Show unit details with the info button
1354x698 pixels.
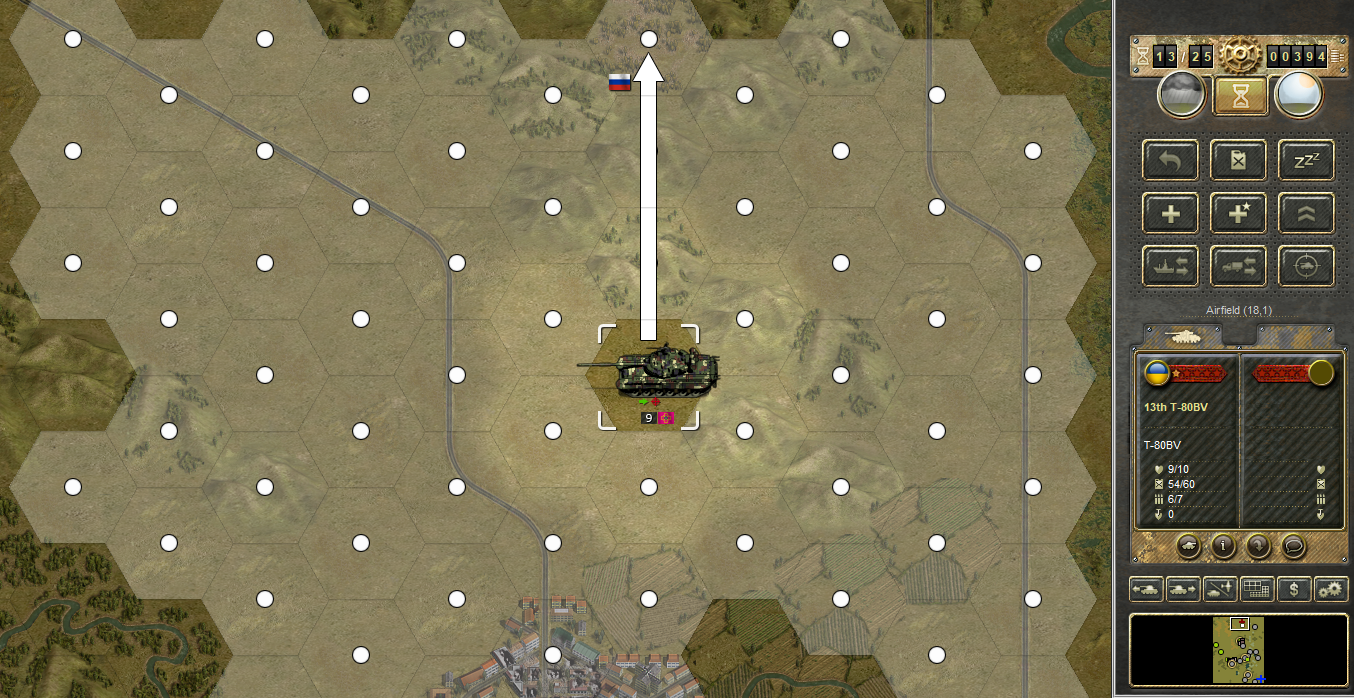(1221, 546)
